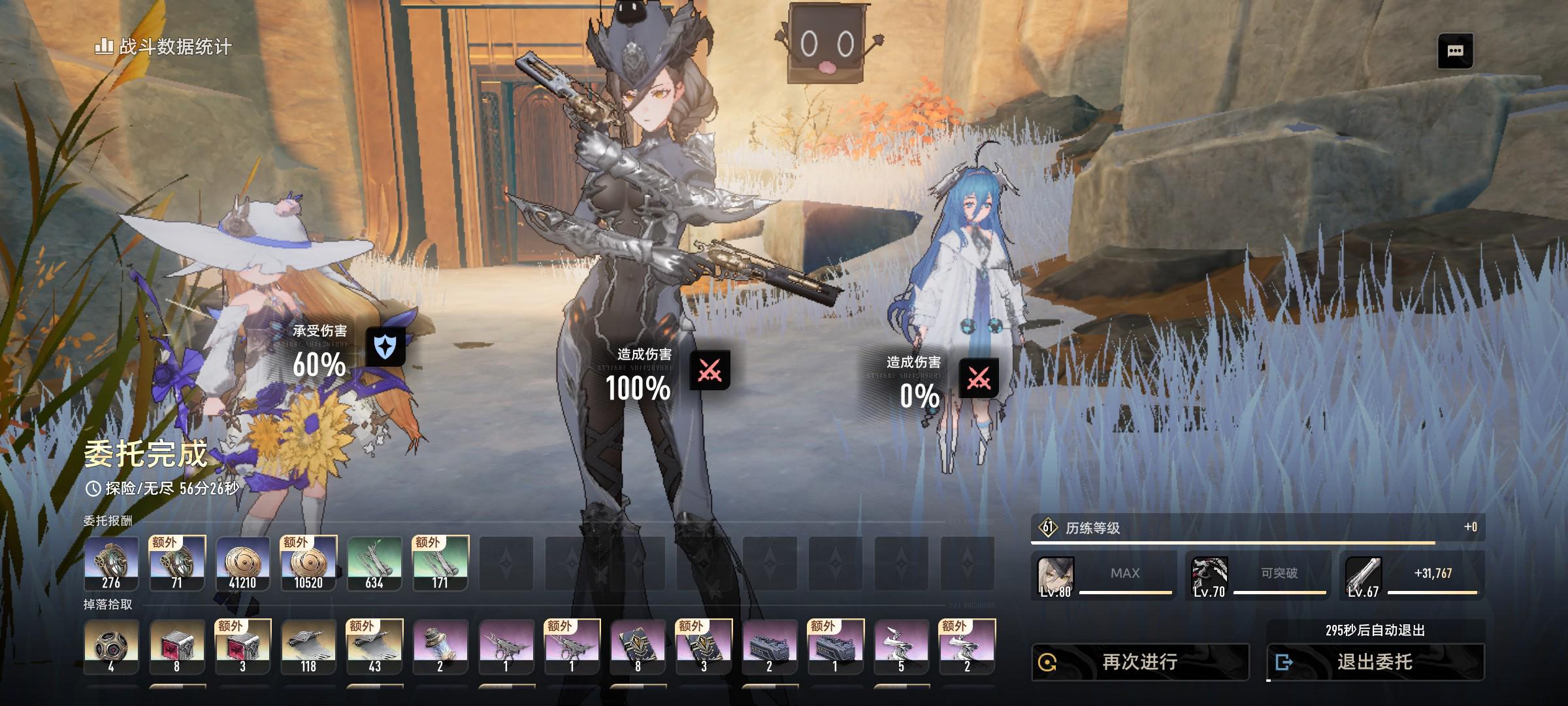Inspect the white crystal drop showing 5

pos(901,647)
